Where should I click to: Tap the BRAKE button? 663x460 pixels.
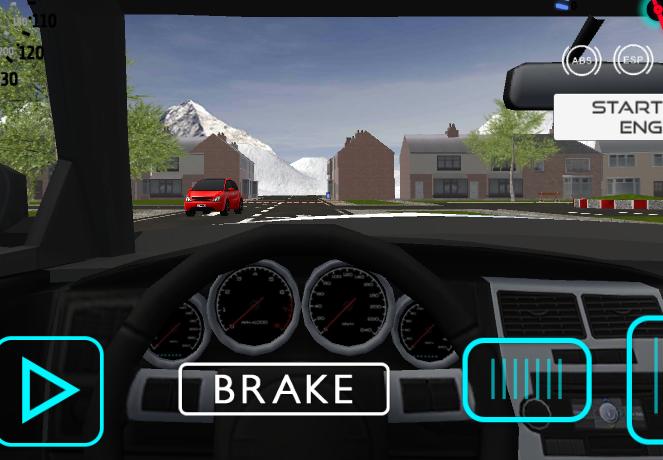[x=284, y=389]
